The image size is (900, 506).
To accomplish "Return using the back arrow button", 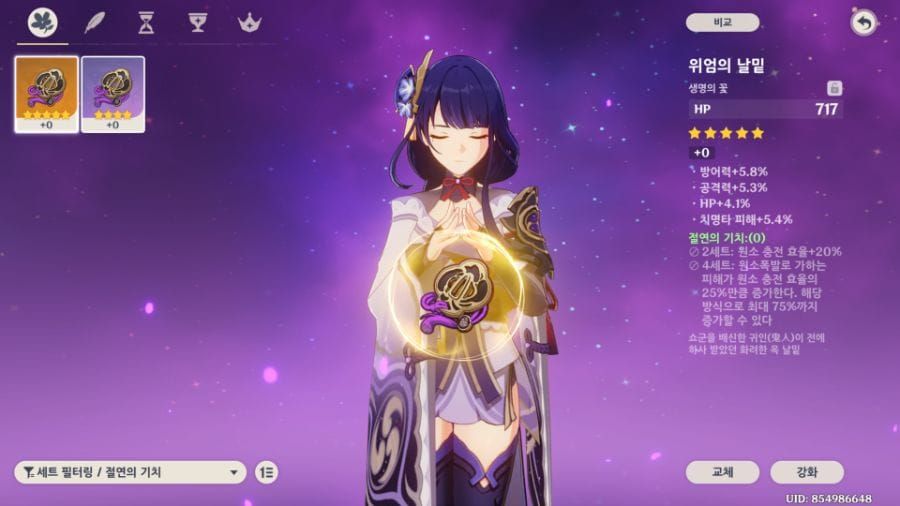I will pyautogui.click(x=863, y=22).
